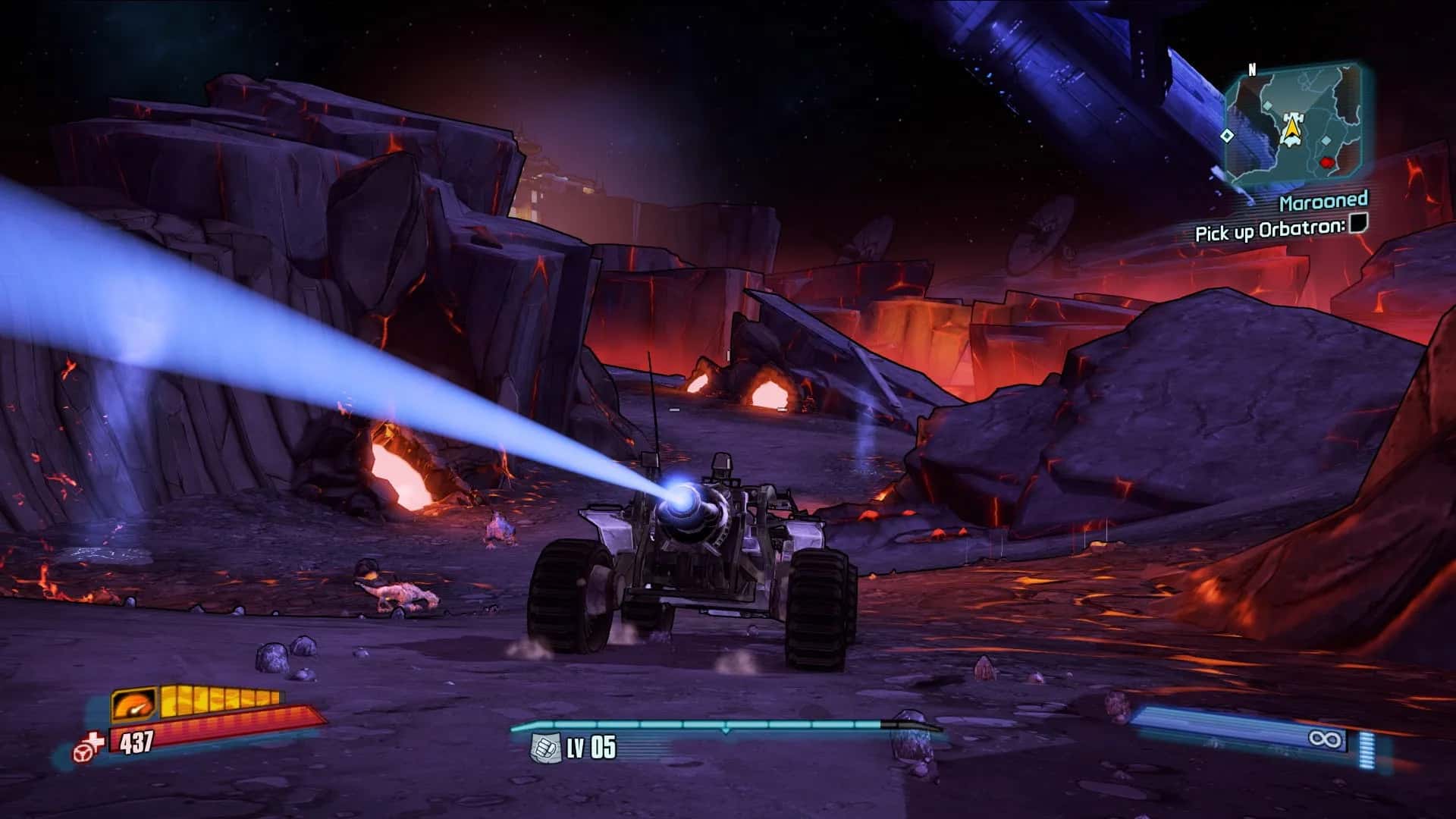Toggle the left diamond waypoint on the minimap
The image size is (1456, 819).
pos(1228,136)
